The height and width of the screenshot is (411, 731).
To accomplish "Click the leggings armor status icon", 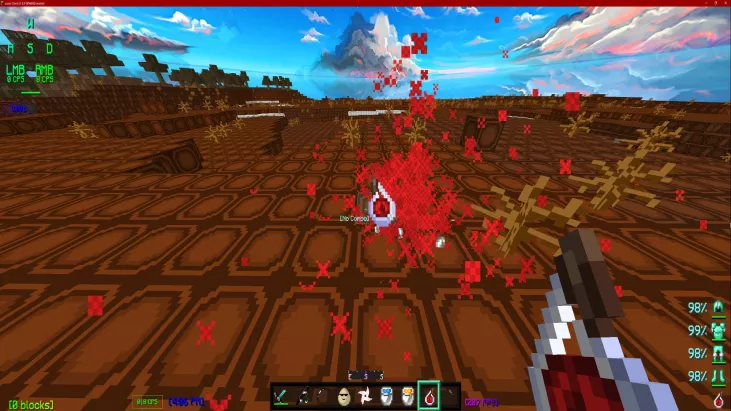I will point(717,353).
